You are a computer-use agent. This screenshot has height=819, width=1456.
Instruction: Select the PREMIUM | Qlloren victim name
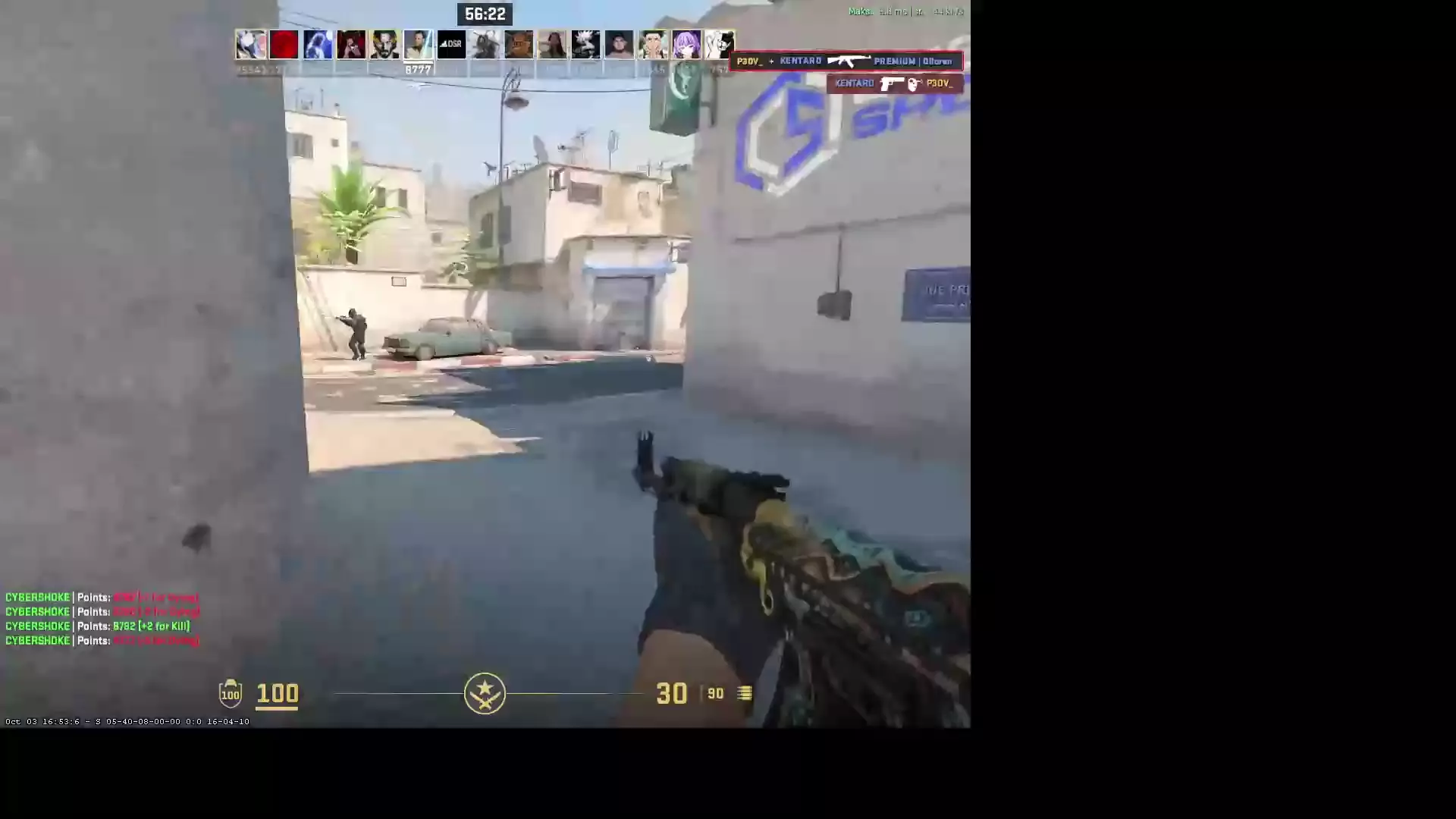pyautogui.click(x=914, y=61)
